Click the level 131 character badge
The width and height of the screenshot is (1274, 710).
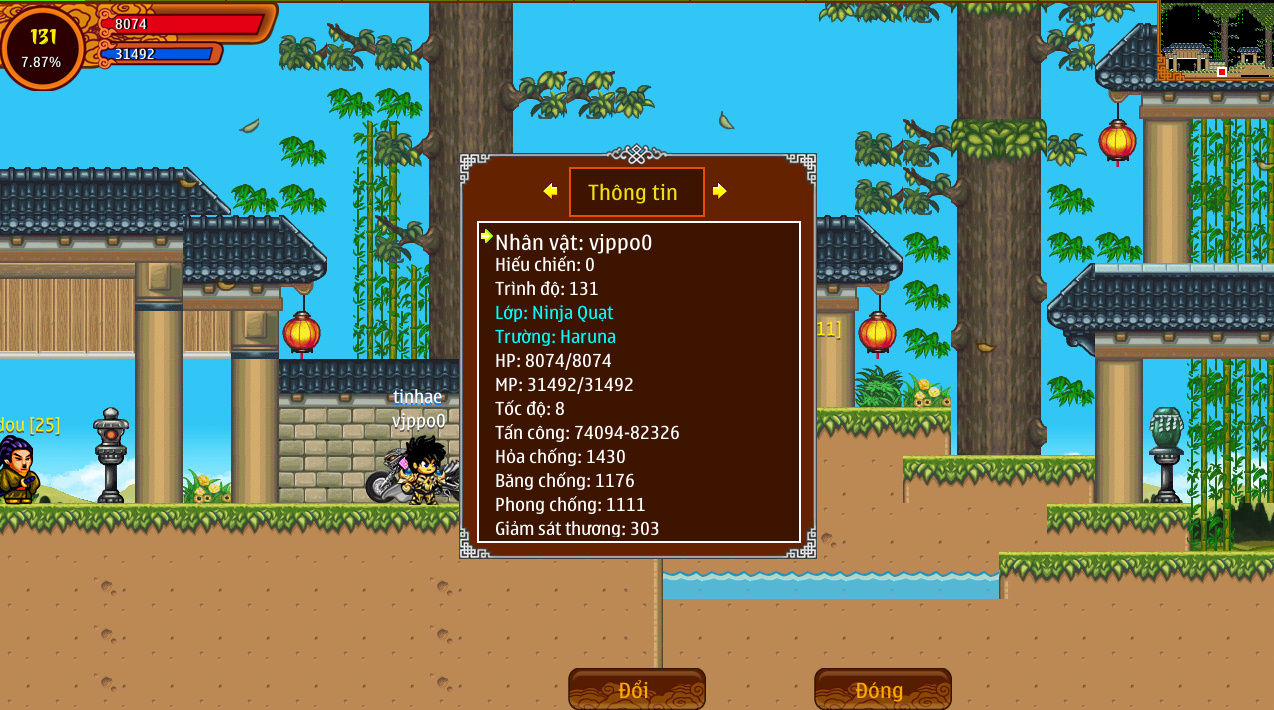pyautogui.click(x=42, y=47)
